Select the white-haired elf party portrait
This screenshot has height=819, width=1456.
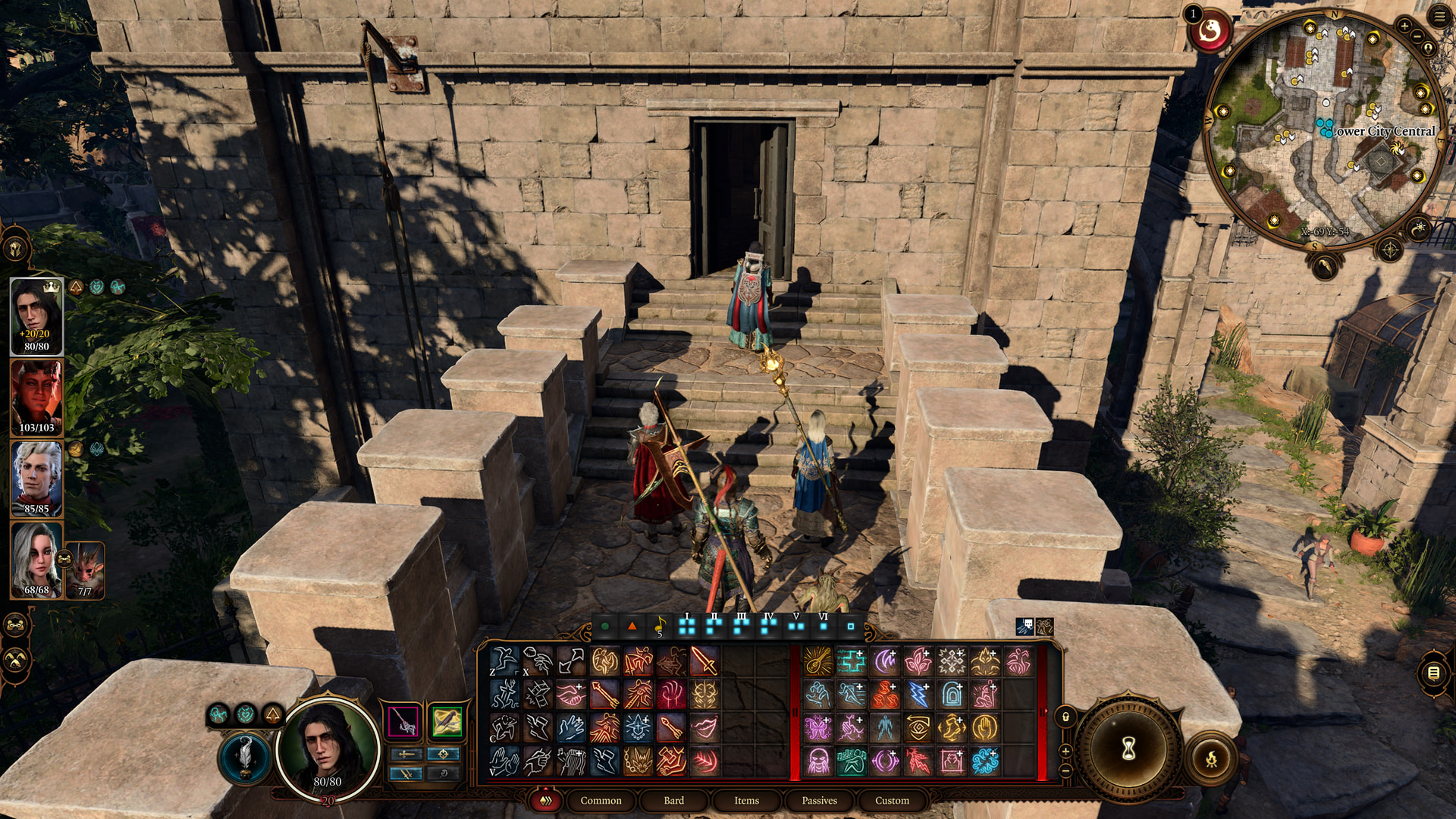36,478
